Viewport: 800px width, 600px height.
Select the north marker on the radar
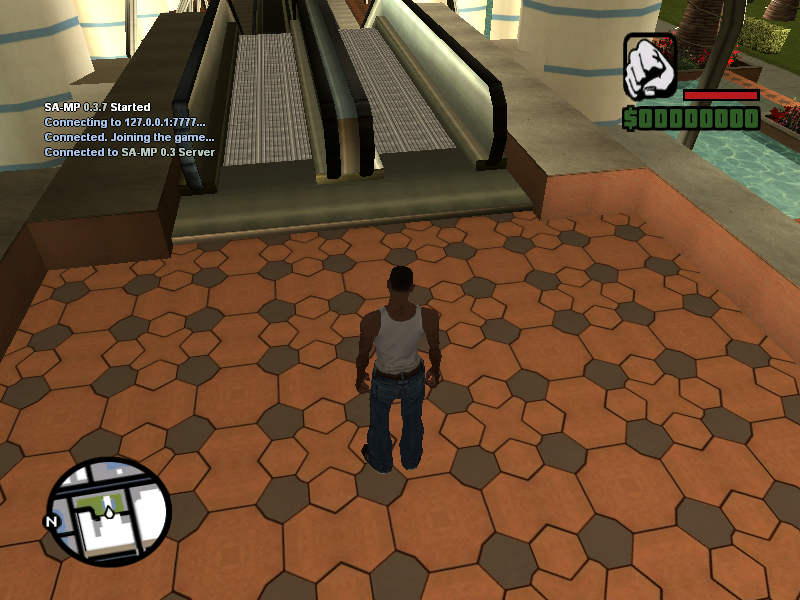[x=50, y=521]
